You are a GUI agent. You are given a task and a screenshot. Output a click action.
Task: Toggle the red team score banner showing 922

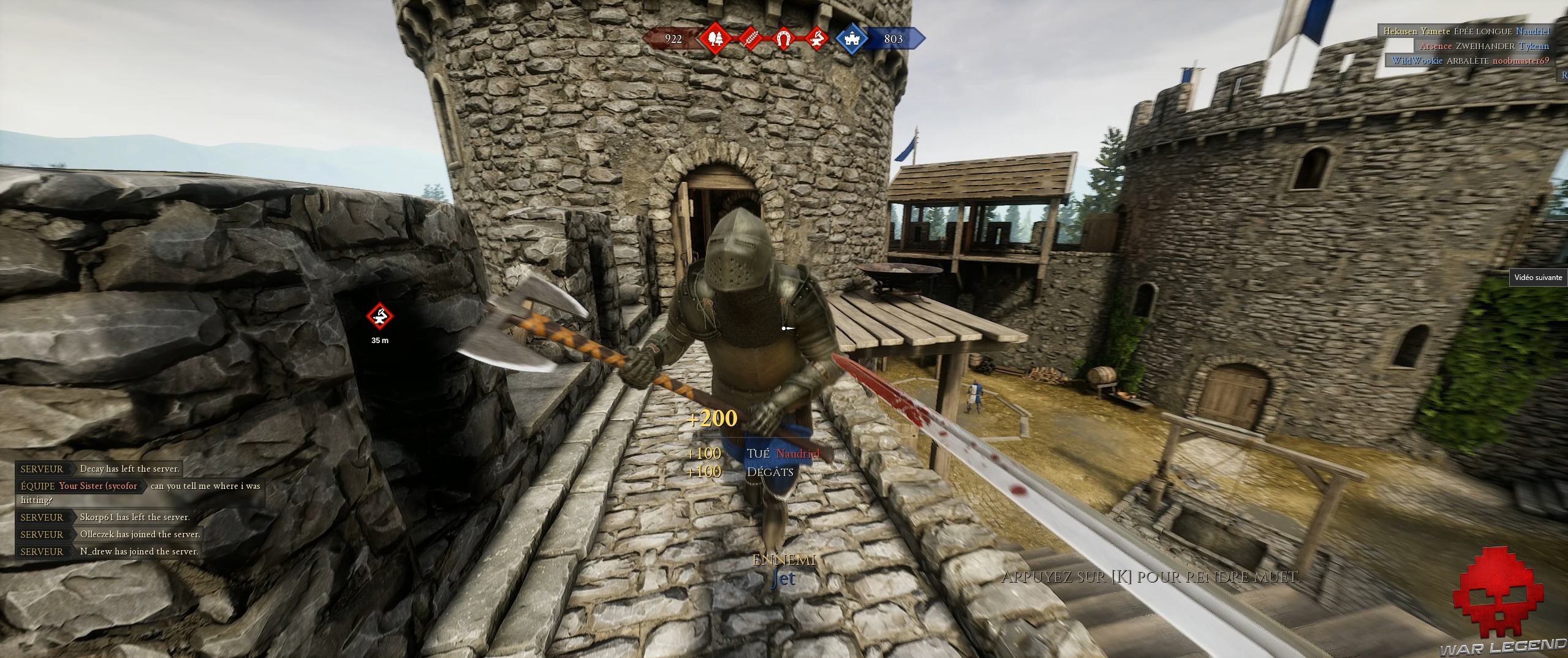[672, 39]
